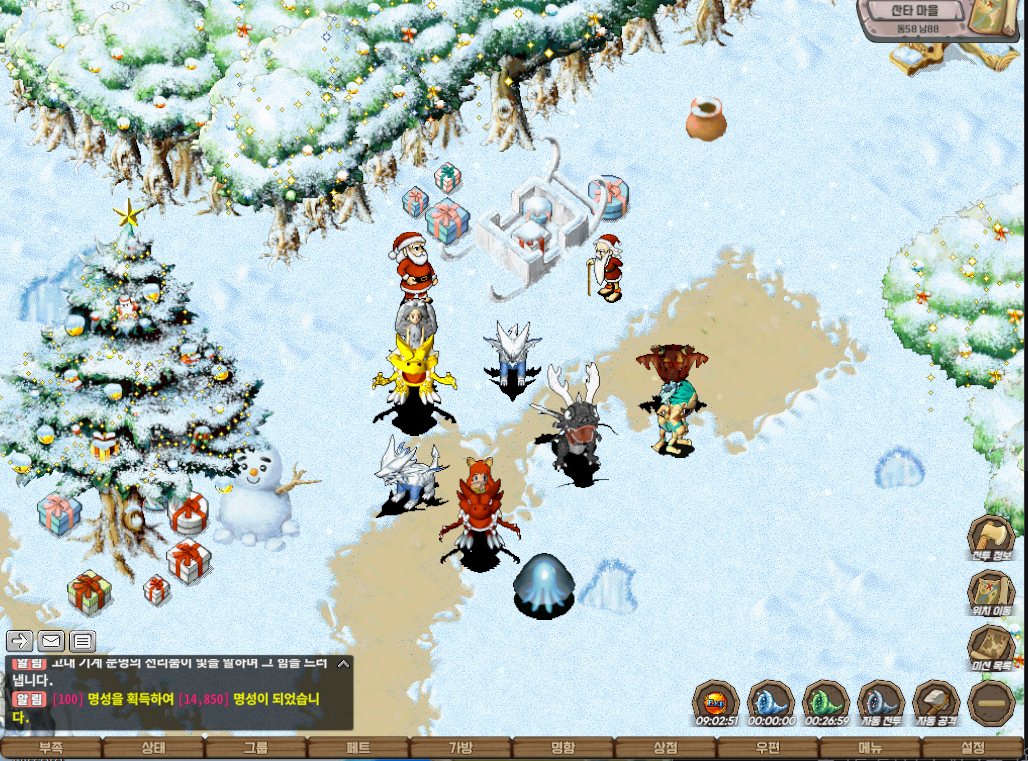Image resolution: width=1028 pixels, height=761 pixels.
Task: Open the 우편 (mail) menu
Action: point(768,748)
